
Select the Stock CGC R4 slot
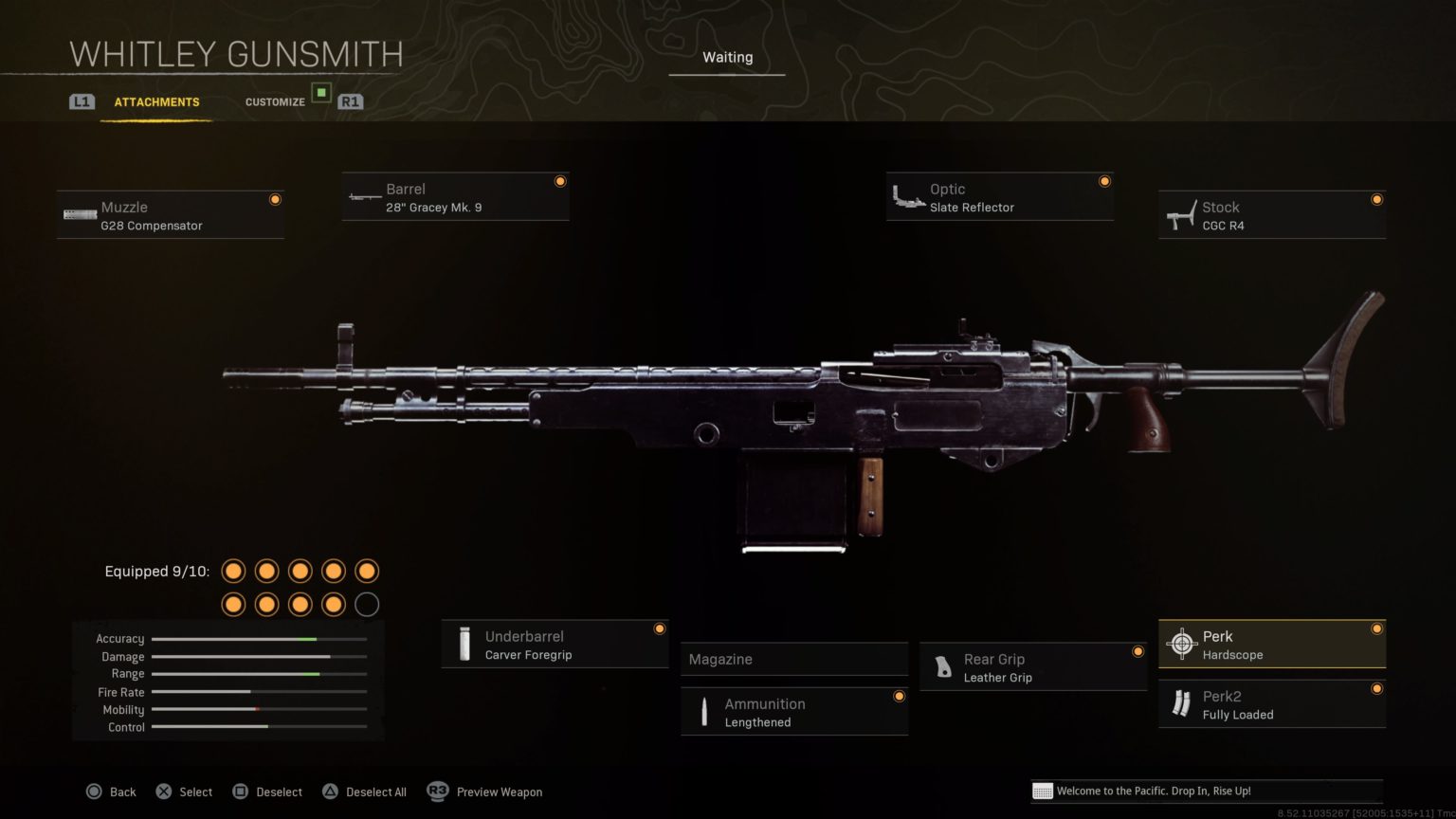(1271, 215)
